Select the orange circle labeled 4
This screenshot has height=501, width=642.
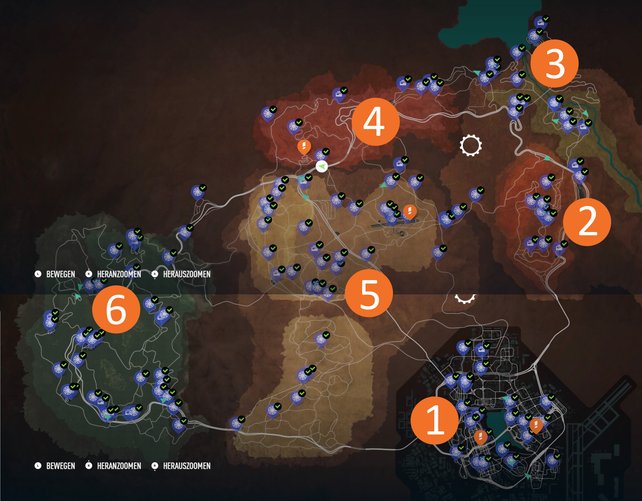pyautogui.click(x=375, y=125)
